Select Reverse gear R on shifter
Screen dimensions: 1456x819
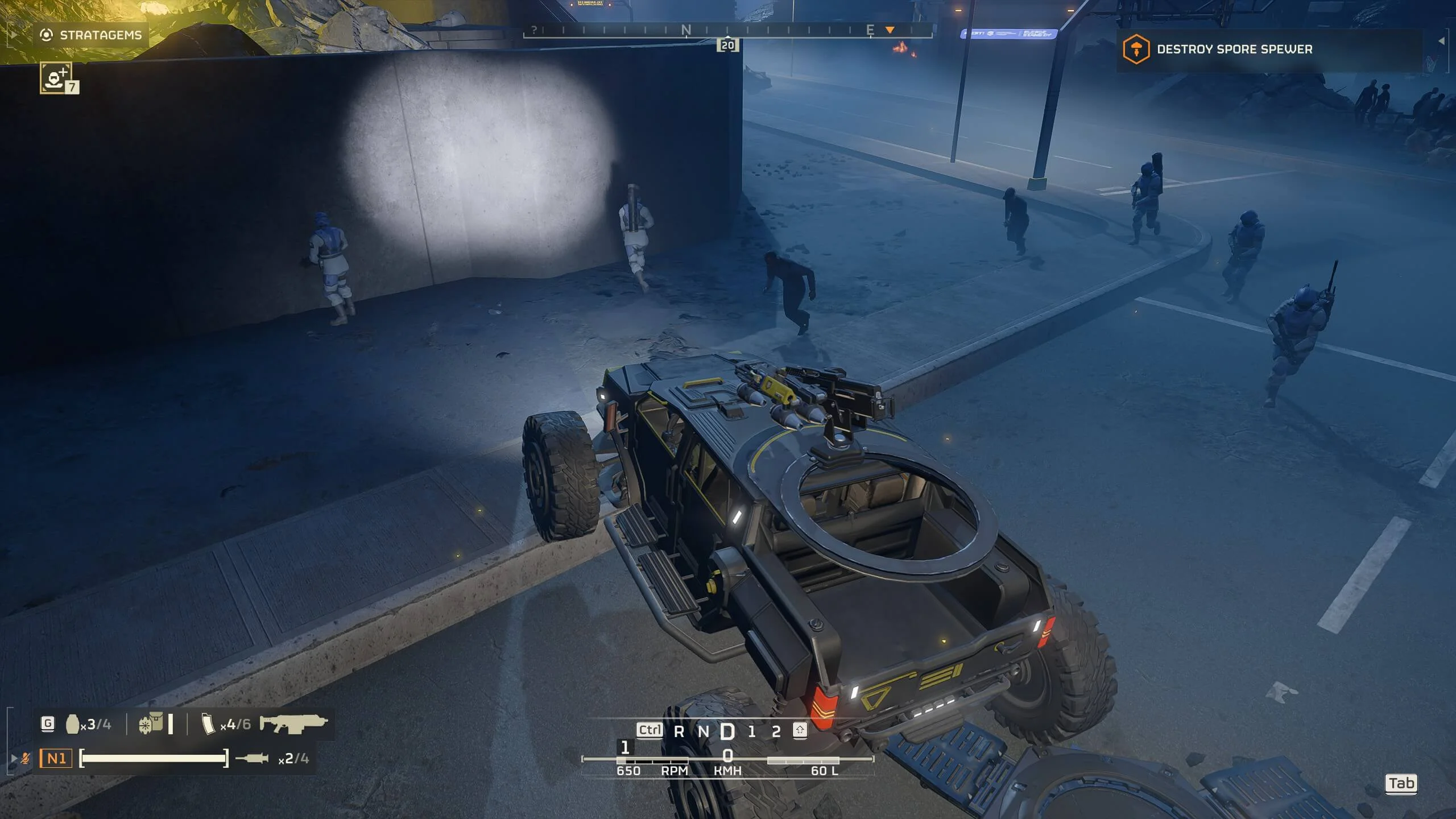point(679,732)
